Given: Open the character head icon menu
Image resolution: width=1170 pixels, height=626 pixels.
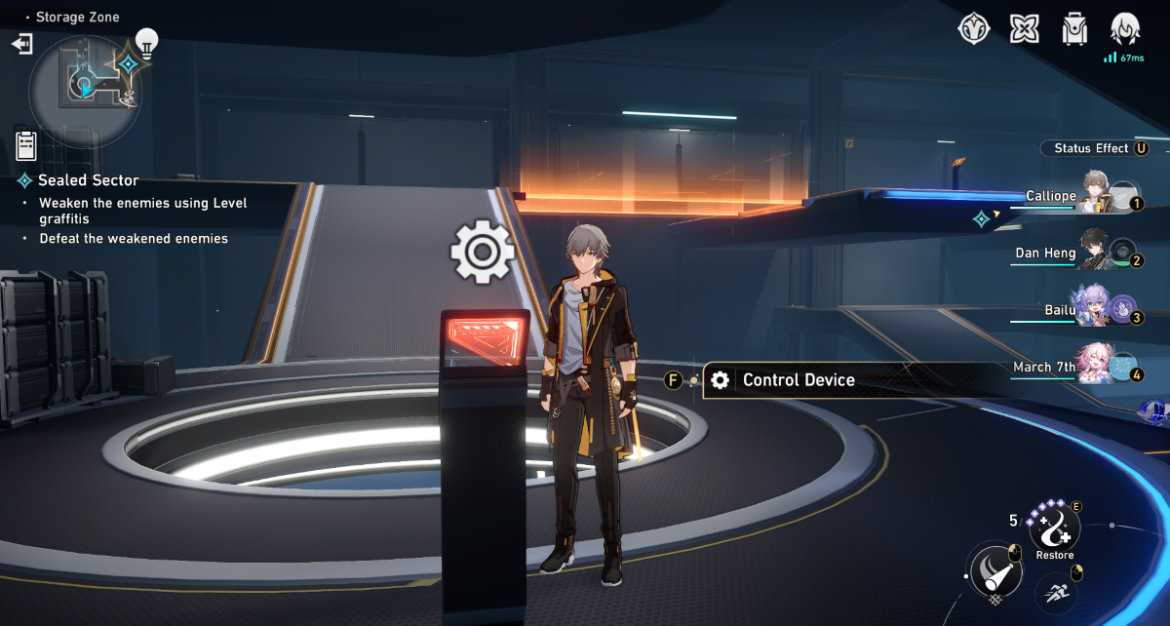Looking at the screenshot, I should click(1126, 28).
